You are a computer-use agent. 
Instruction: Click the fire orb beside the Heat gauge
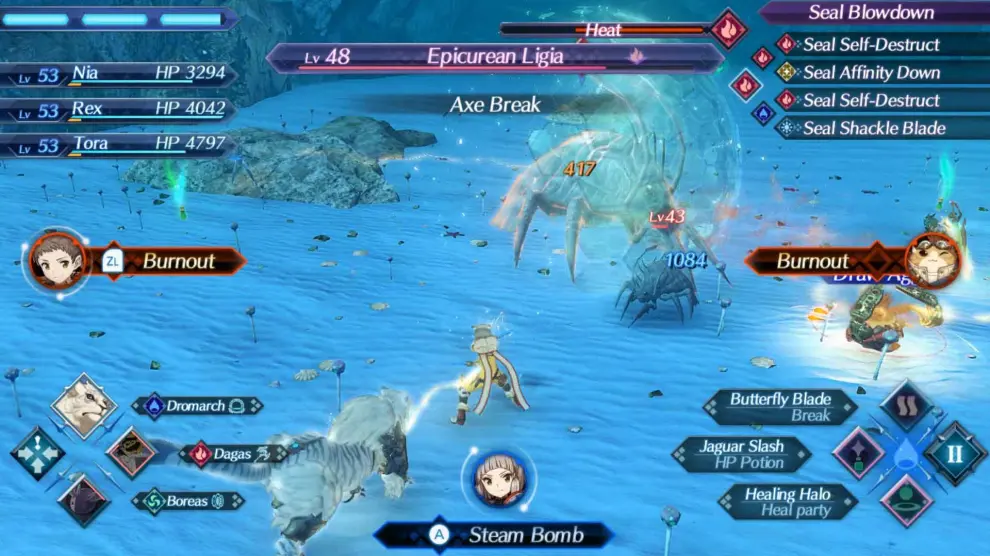point(729,29)
